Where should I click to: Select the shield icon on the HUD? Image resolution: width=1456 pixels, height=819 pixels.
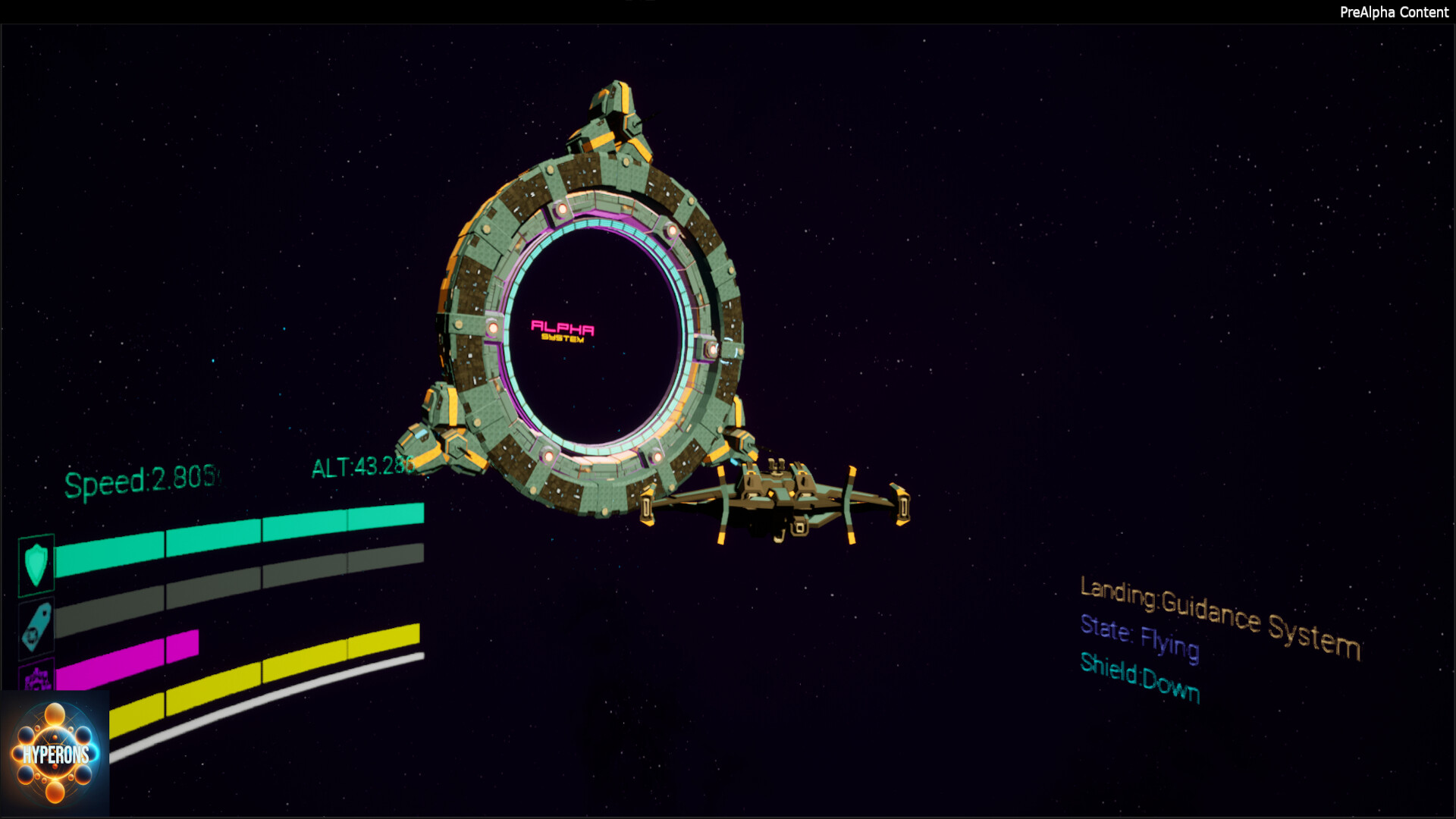[x=36, y=562]
